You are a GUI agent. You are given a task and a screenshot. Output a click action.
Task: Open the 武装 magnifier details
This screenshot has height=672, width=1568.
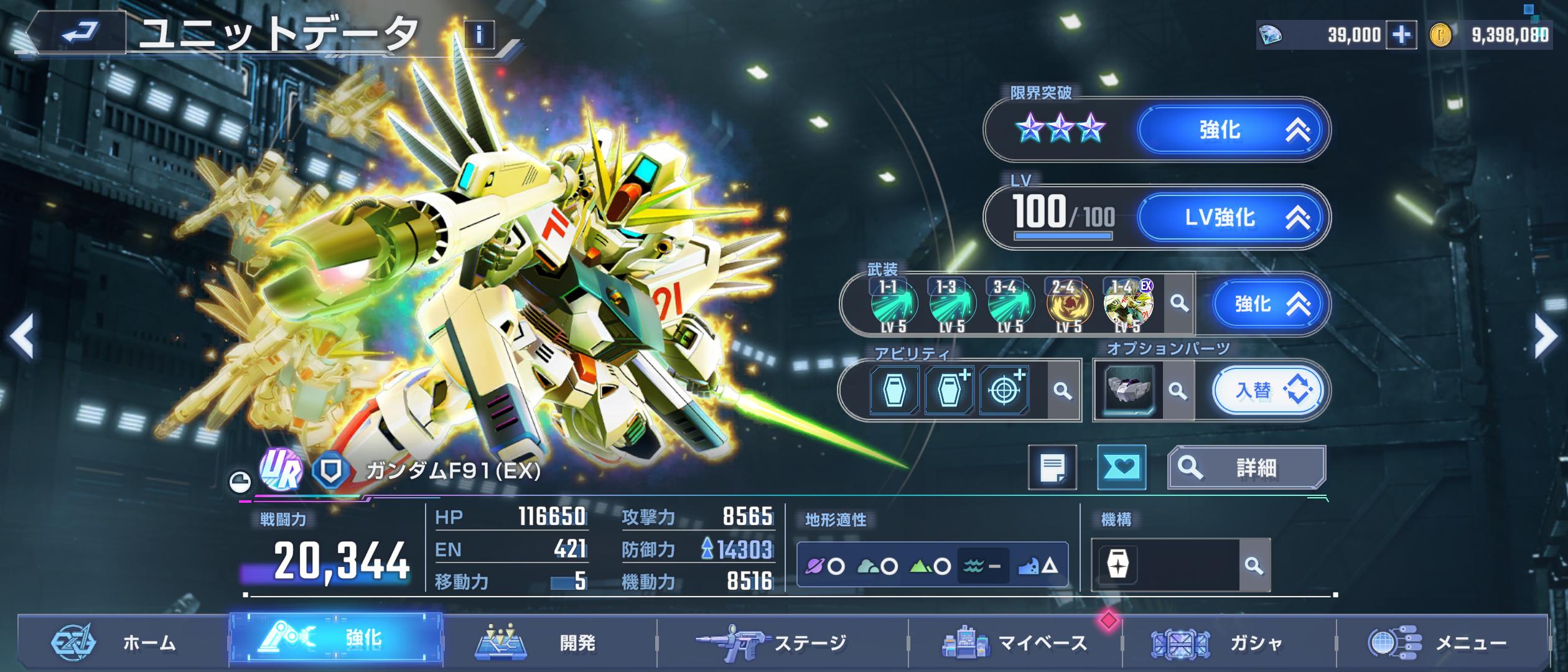pos(1178,304)
